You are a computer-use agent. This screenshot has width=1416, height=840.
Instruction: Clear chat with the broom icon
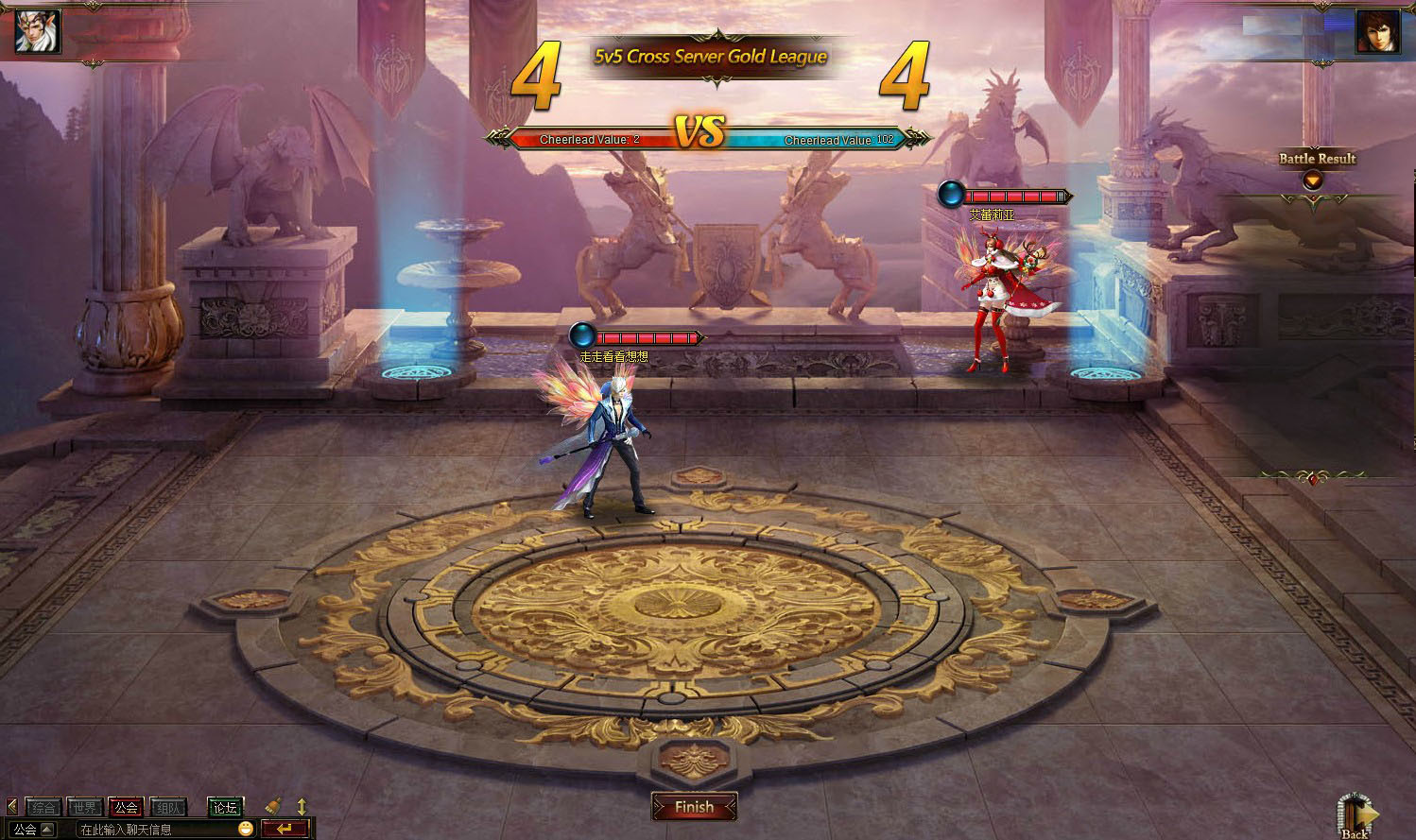pos(273,807)
